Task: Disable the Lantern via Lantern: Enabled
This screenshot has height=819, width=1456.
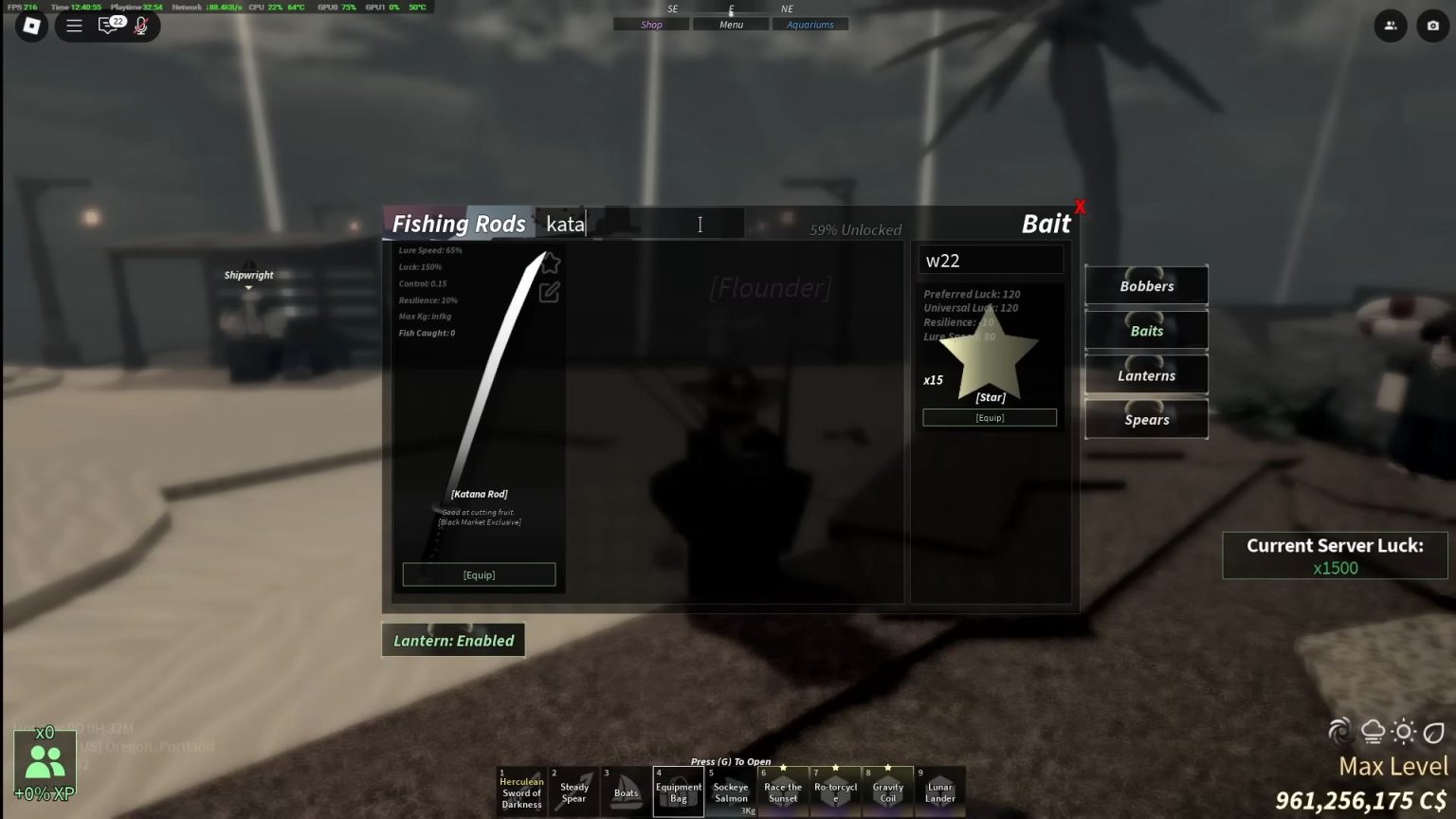Action: pos(453,640)
